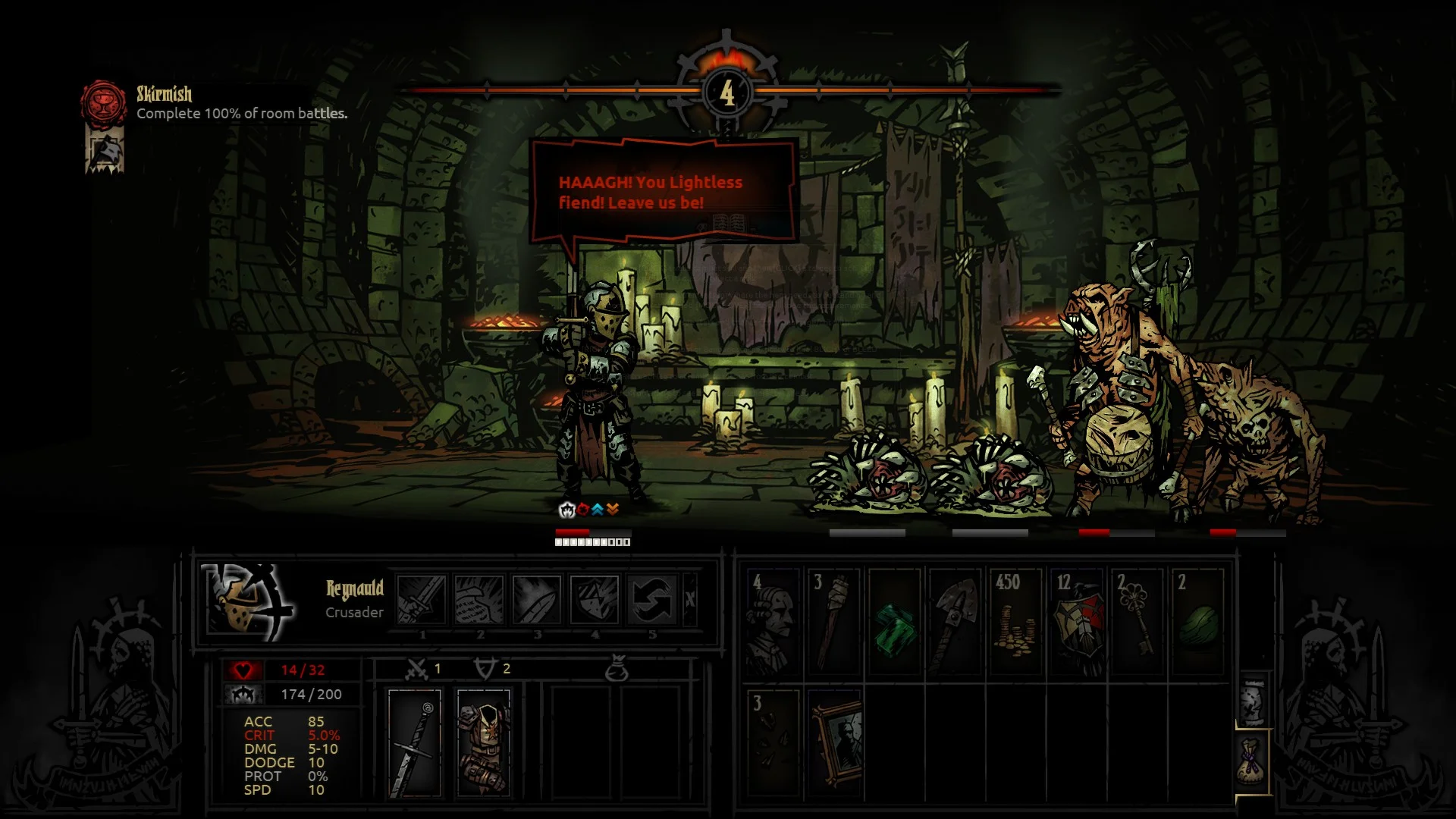Image resolution: width=1456 pixels, height=819 pixels.
Task: Activate the third combat skill icon
Action: point(537,599)
